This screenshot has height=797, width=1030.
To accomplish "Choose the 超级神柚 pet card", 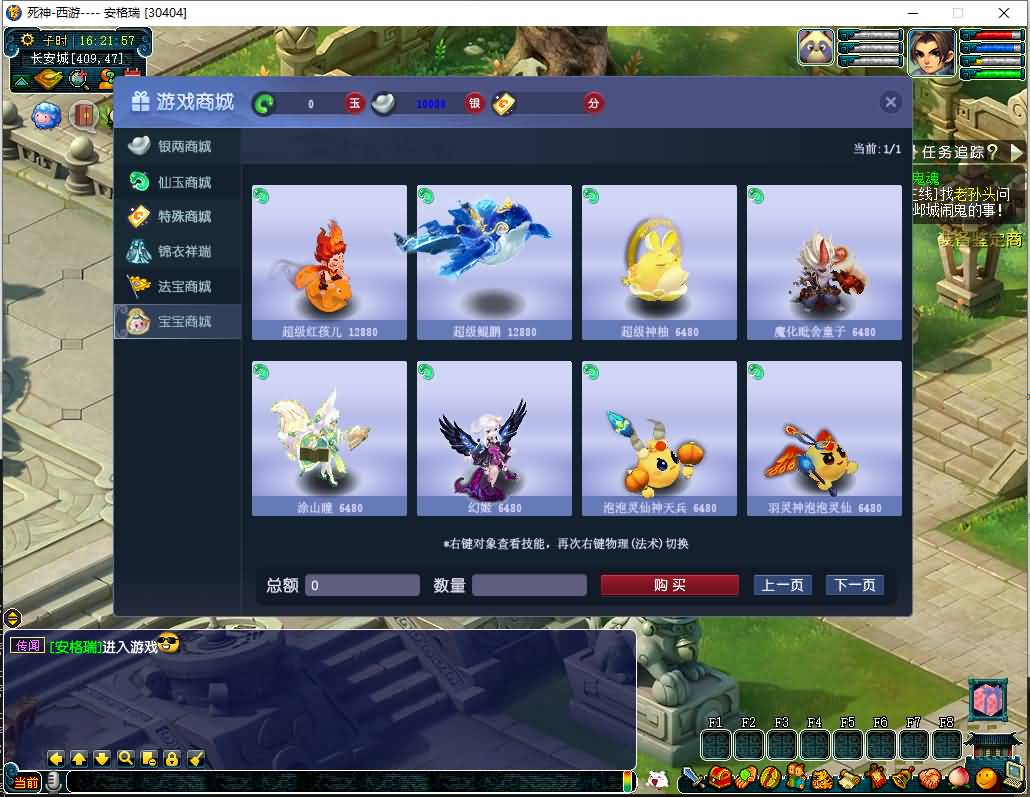I will click(659, 262).
